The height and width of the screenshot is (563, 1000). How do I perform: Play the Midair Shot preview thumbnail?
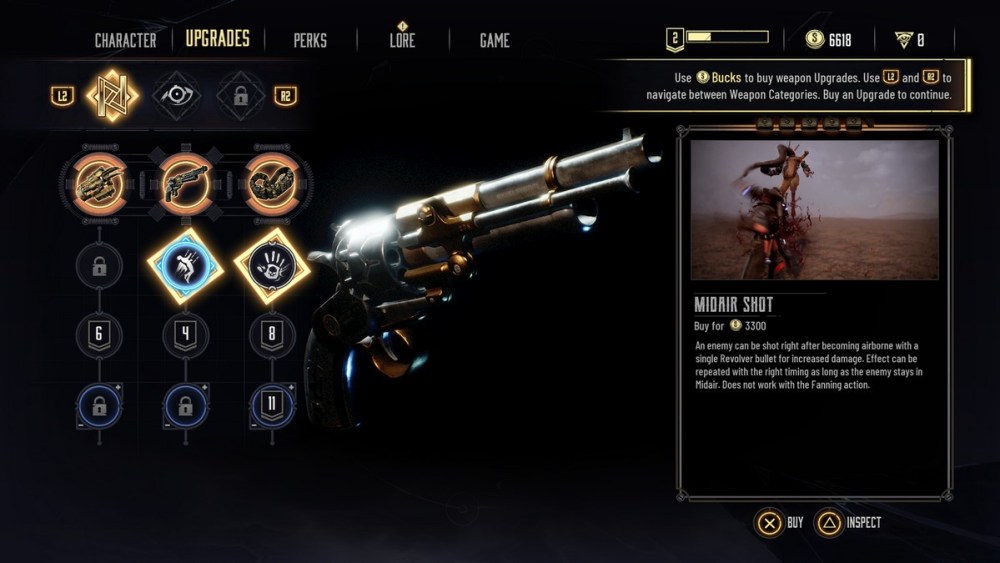click(x=814, y=210)
